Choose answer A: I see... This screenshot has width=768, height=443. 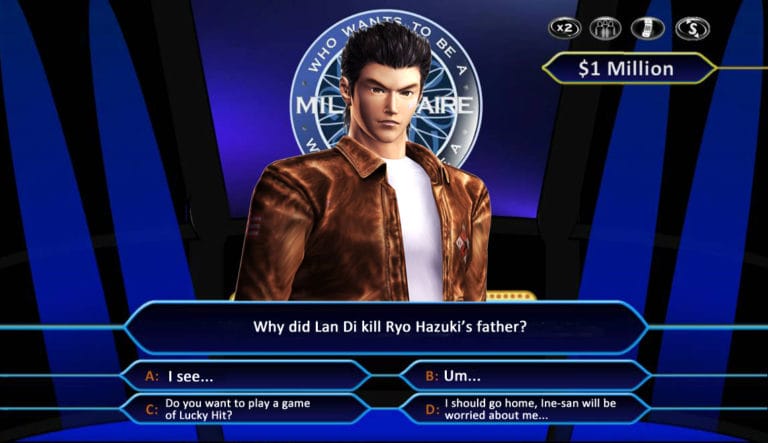[245, 376]
